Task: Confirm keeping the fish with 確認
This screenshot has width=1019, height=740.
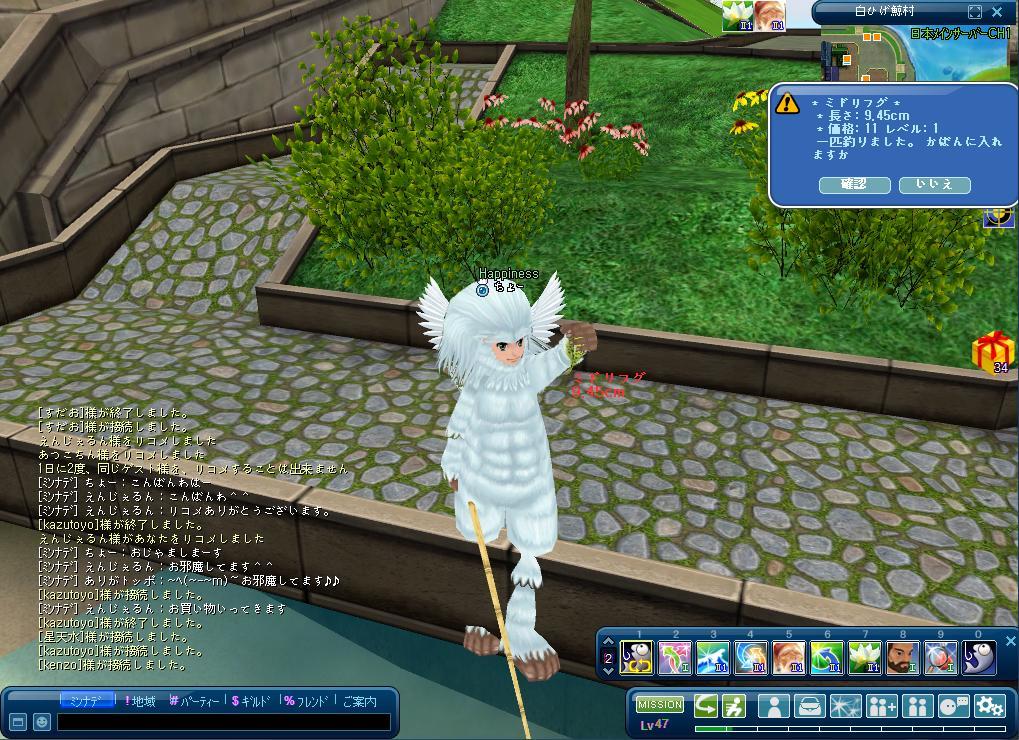Action: point(854,185)
